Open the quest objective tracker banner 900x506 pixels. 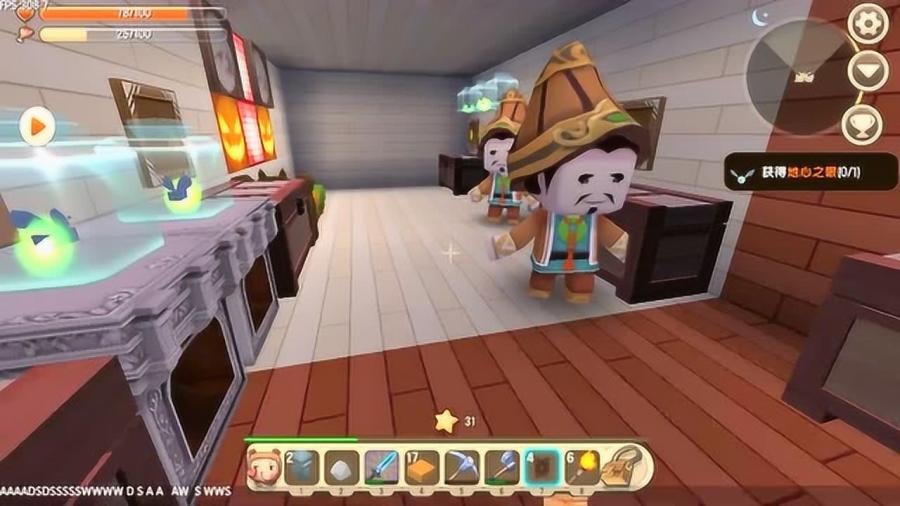(808, 172)
